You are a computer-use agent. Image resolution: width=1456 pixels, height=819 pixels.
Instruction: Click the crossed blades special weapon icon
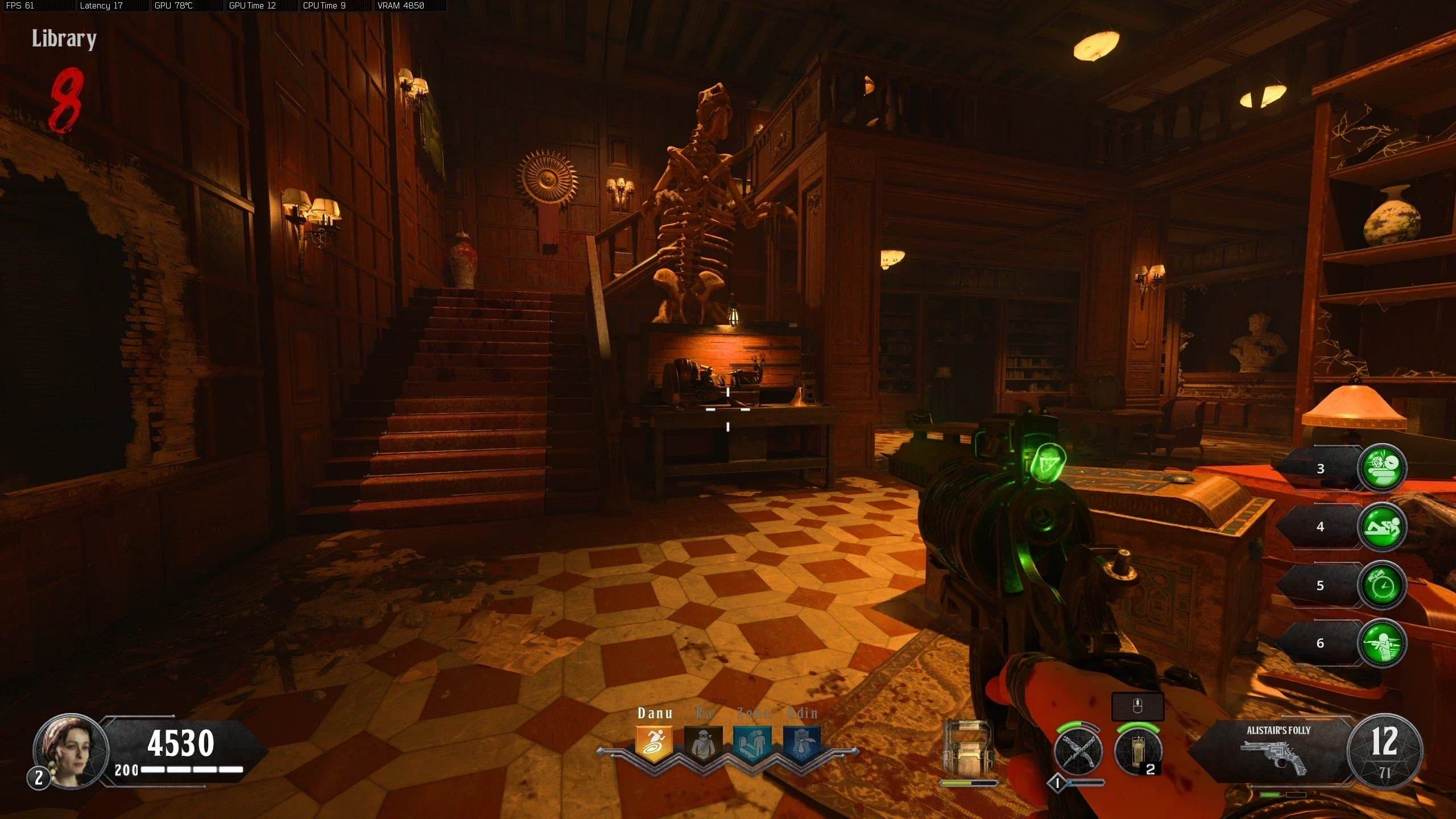[1078, 752]
